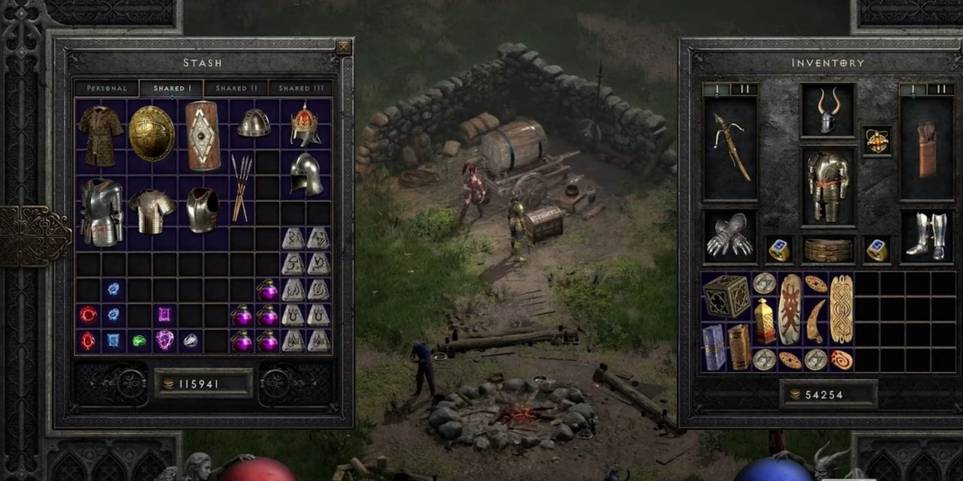The width and height of the screenshot is (963, 481).
Task: Close the Stash window
Action: [x=343, y=47]
